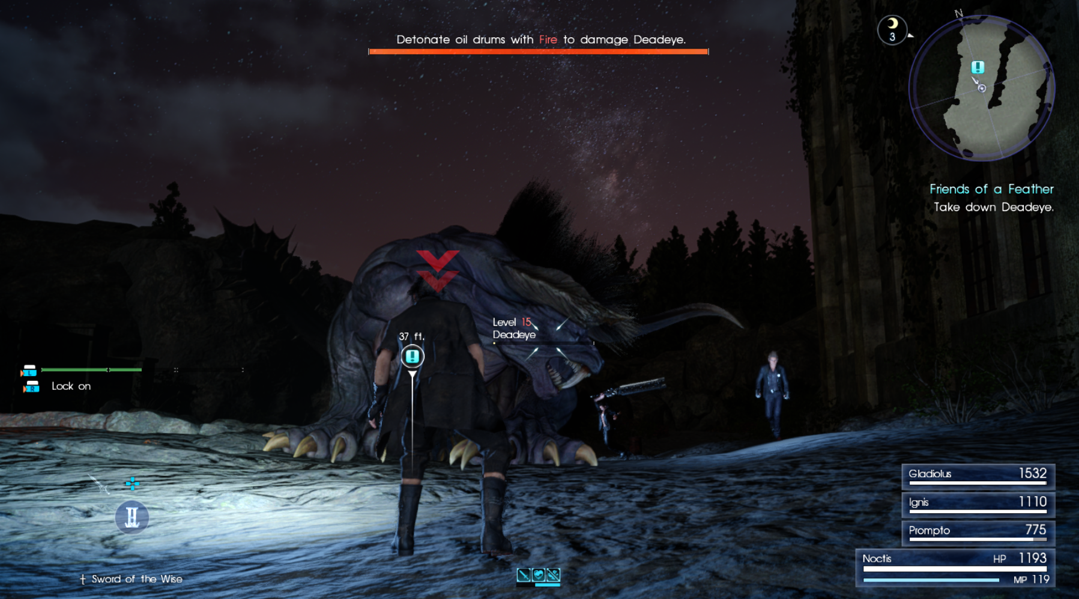This screenshot has height=599, width=1079.
Task: Select Gladiolus in the party list
Action: 977,474
